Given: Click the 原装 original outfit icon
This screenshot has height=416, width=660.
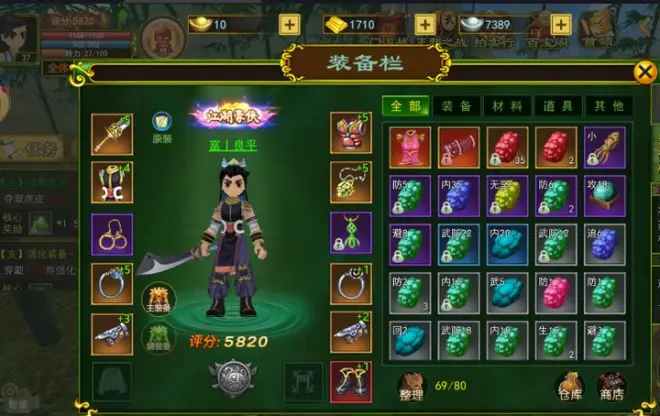Looking at the screenshot, I should (x=160, y=124).
